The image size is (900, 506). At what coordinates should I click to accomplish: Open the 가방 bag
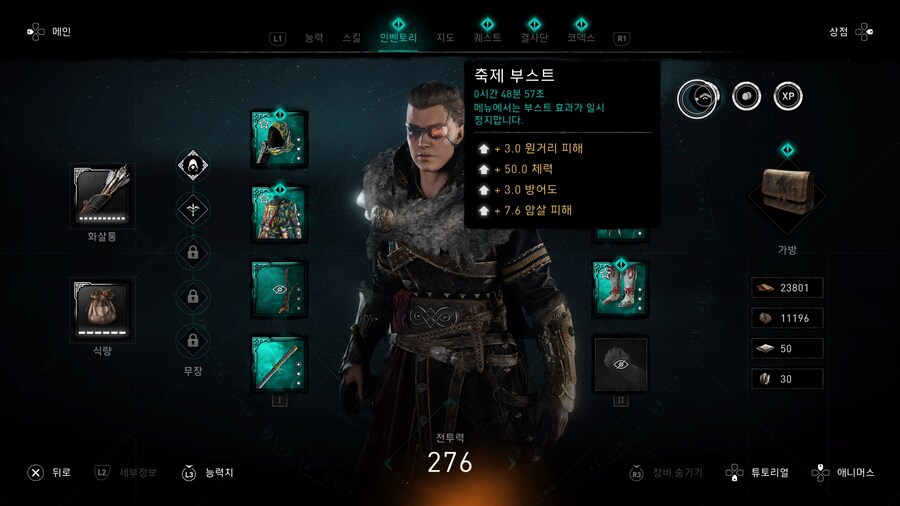[788, 191]
